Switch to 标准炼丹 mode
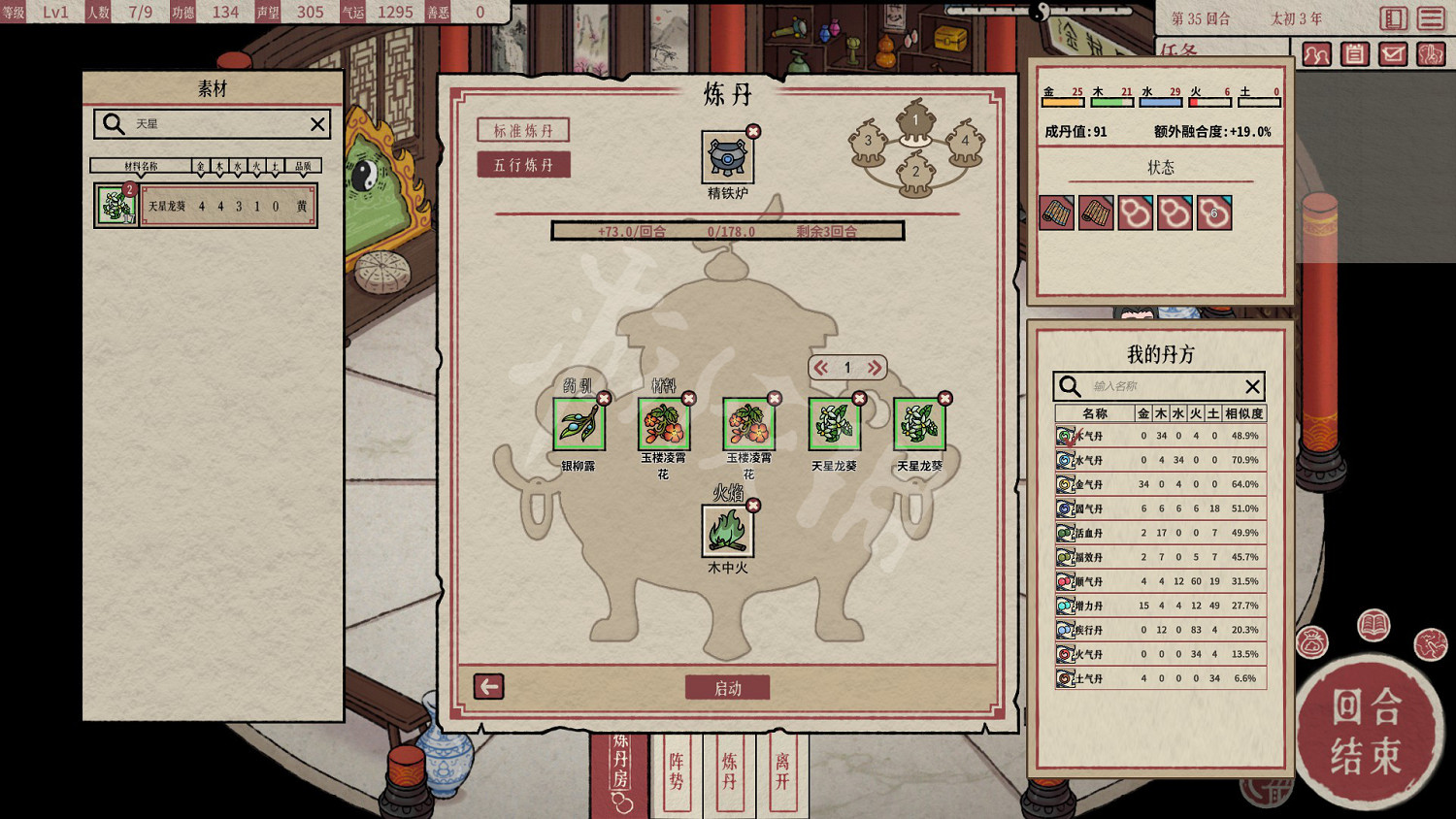The width and height of the screenshot is (1456, 819). pos(523,131)
